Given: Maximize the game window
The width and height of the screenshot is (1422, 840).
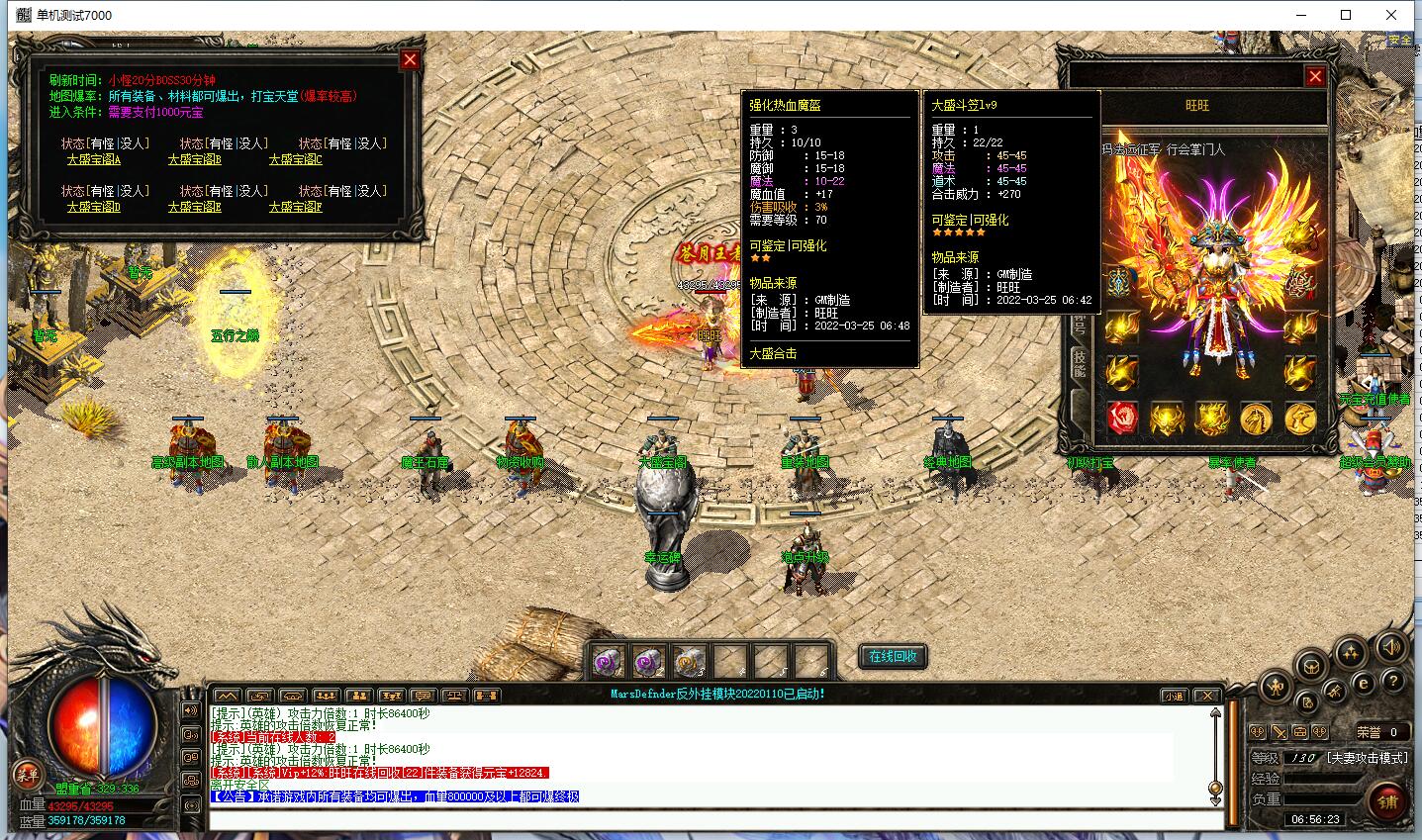Looking at the screenshot, I should coord(1346,15).
